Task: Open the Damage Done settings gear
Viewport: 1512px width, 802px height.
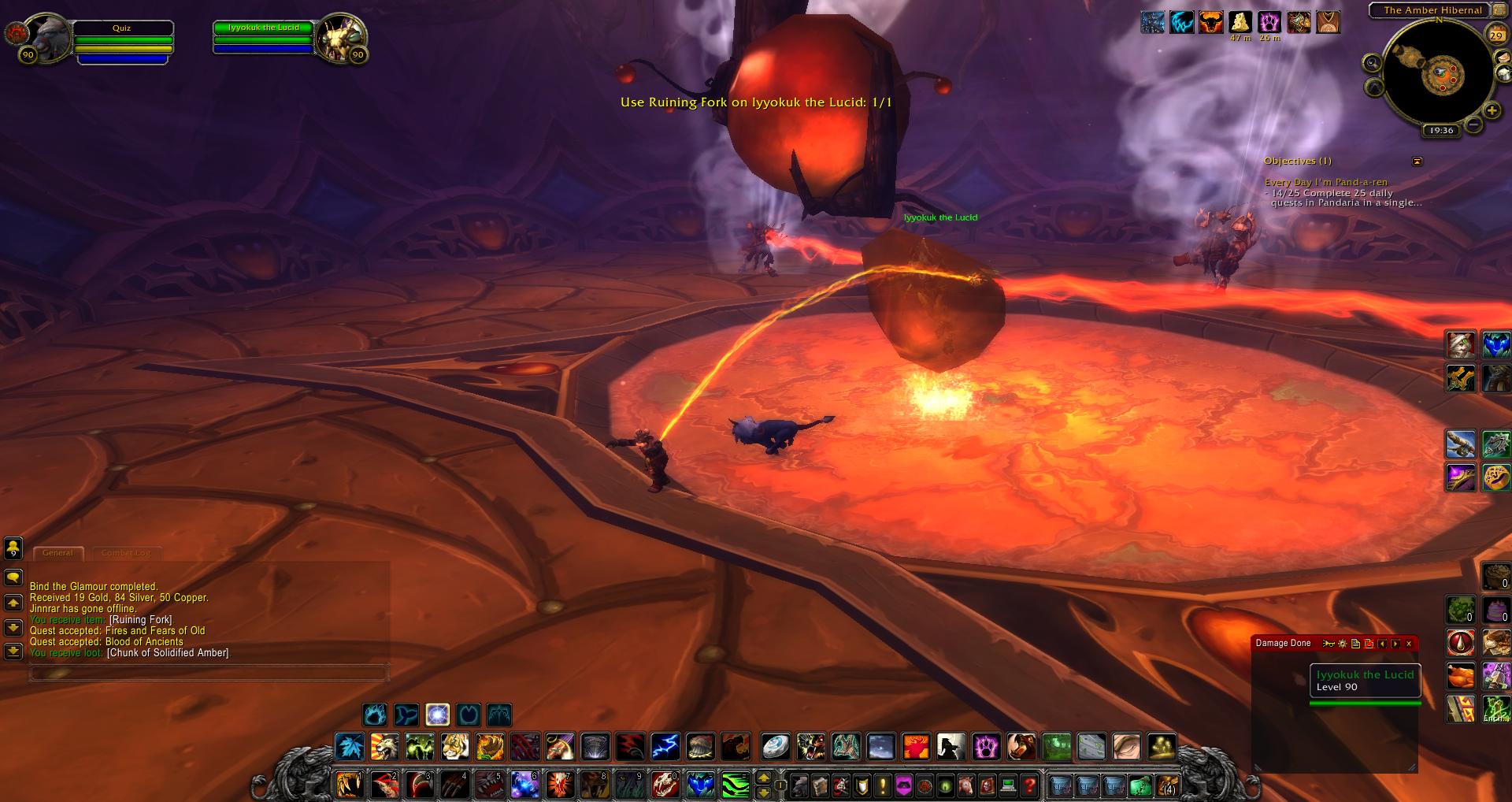Action: [x=1343, y=644]
